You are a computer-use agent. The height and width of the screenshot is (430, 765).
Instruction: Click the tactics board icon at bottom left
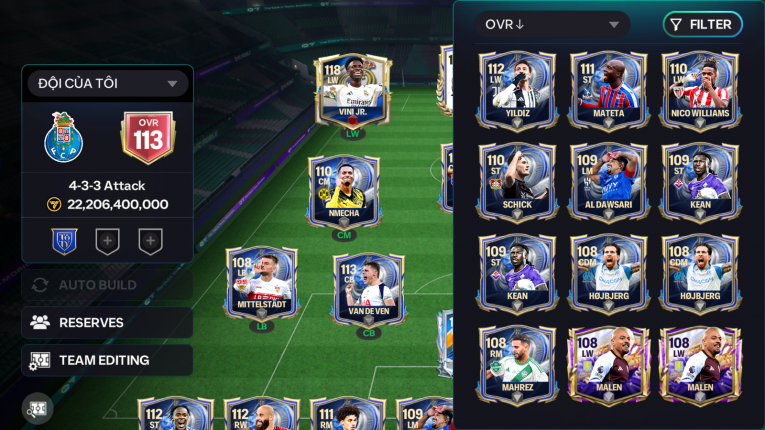(x=38, y=408)
